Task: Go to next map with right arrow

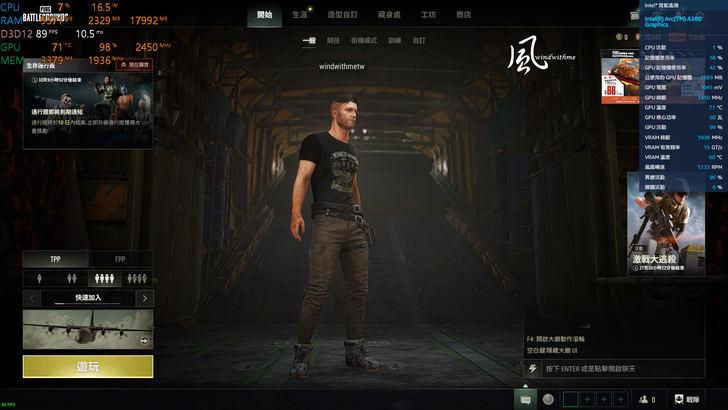Action: (x=146, y=298)
